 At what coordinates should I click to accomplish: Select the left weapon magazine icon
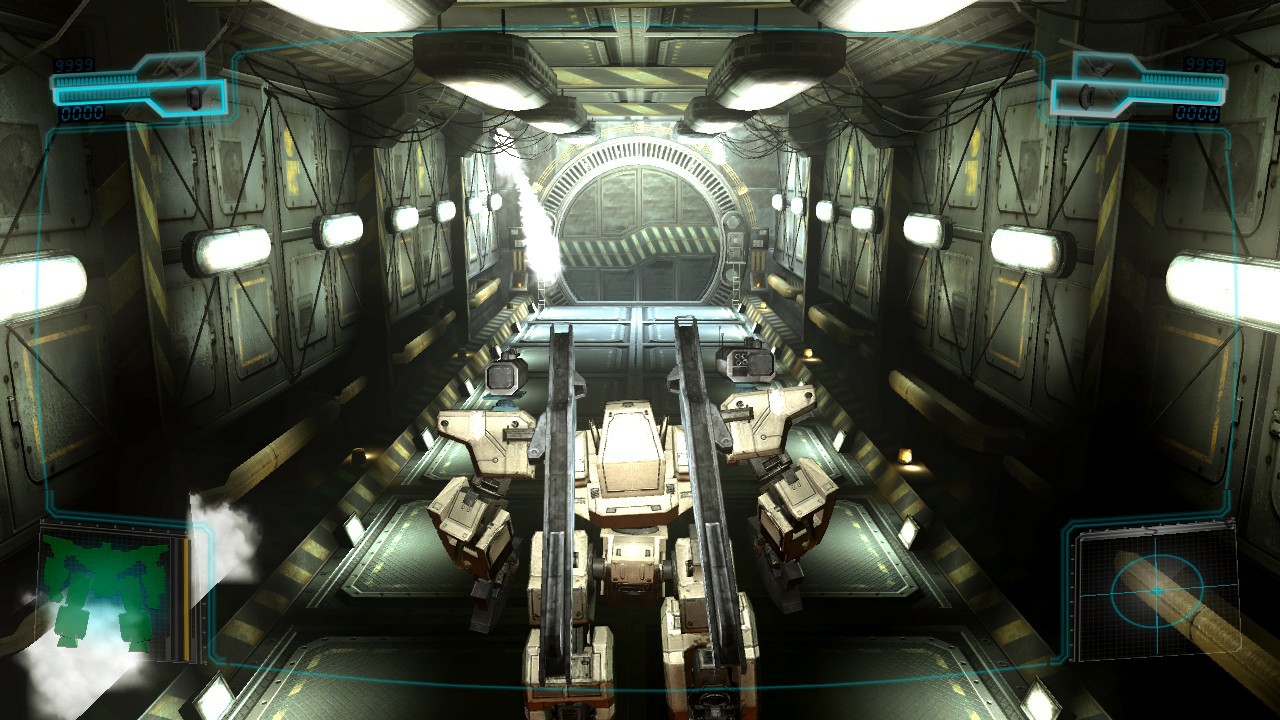click(x=192, y=95)
